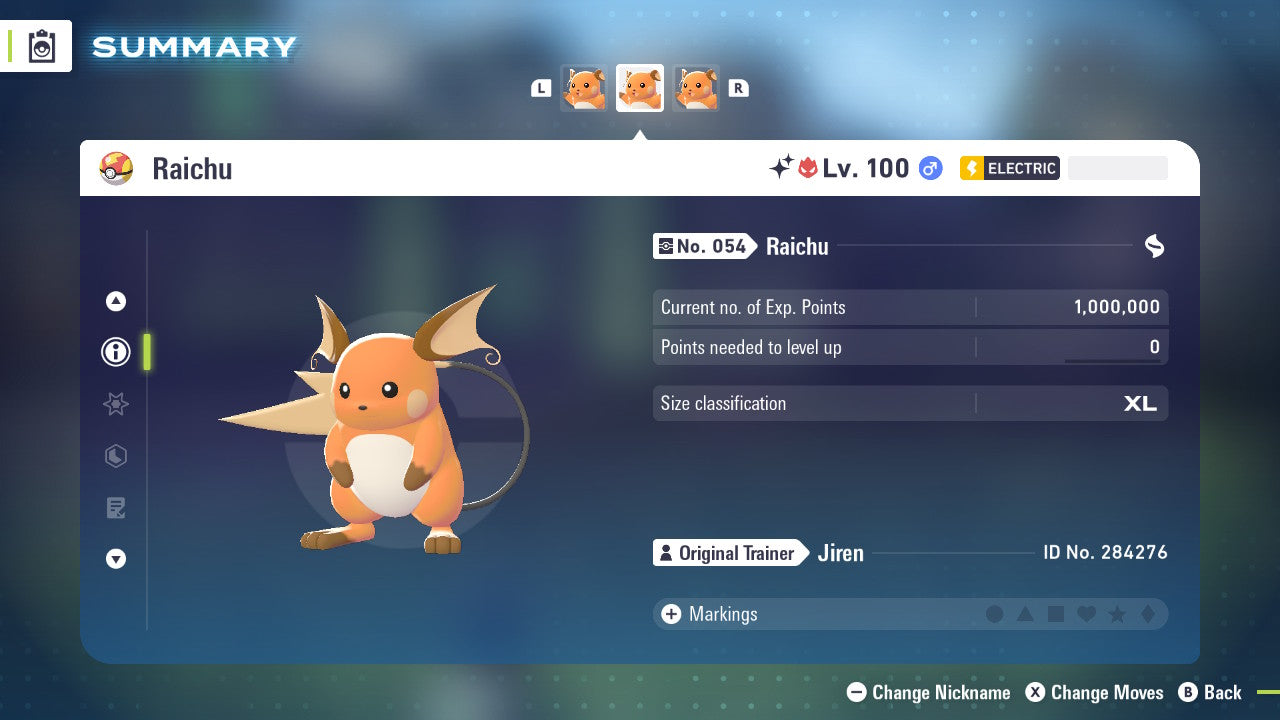This screenshot has height=720, width=1280.
Task: Expand the Markings section with the plus icon
Action: click(671, 614)
